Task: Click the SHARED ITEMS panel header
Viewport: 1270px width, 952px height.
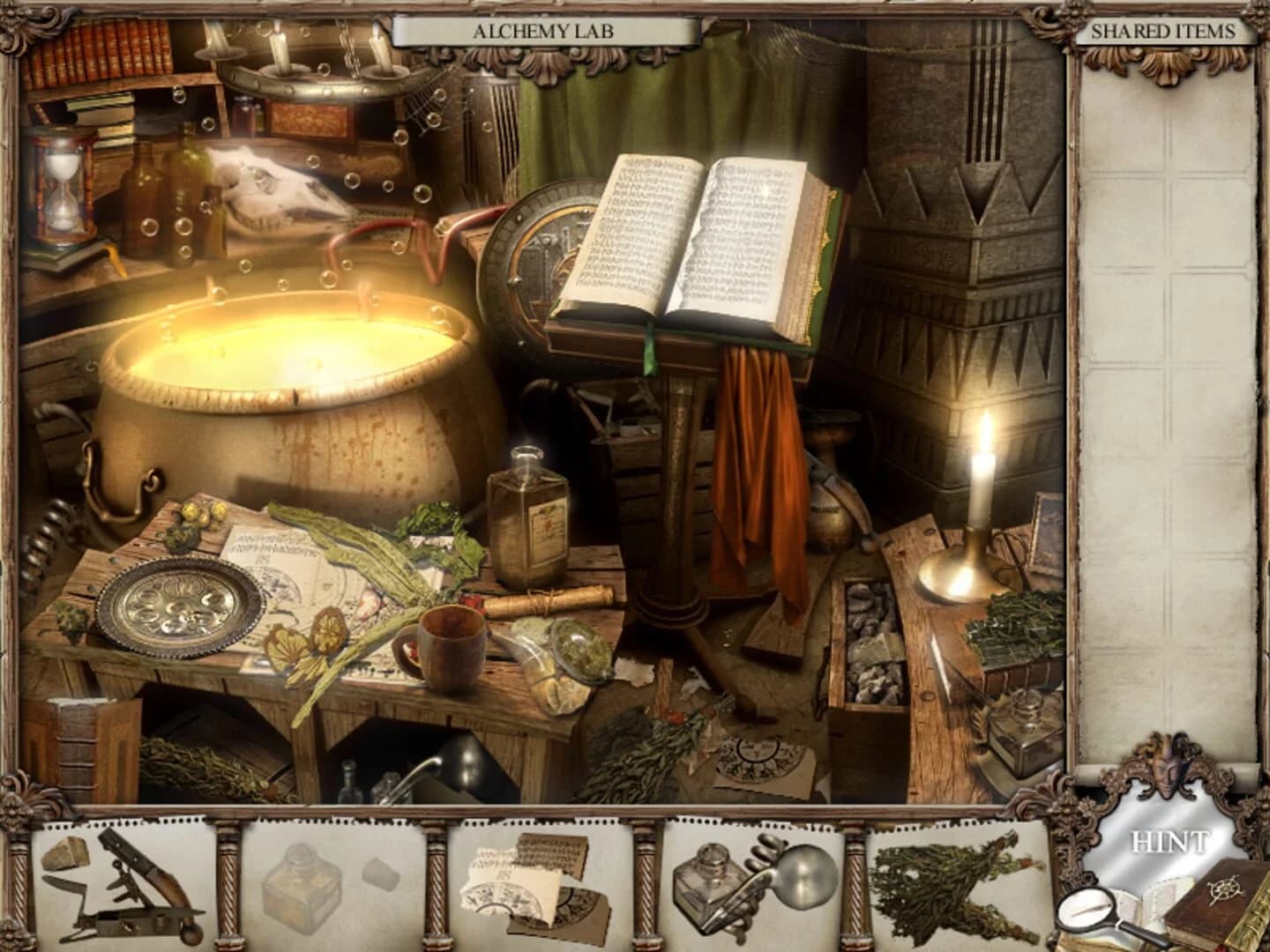Action: [x=1166, y=29]
